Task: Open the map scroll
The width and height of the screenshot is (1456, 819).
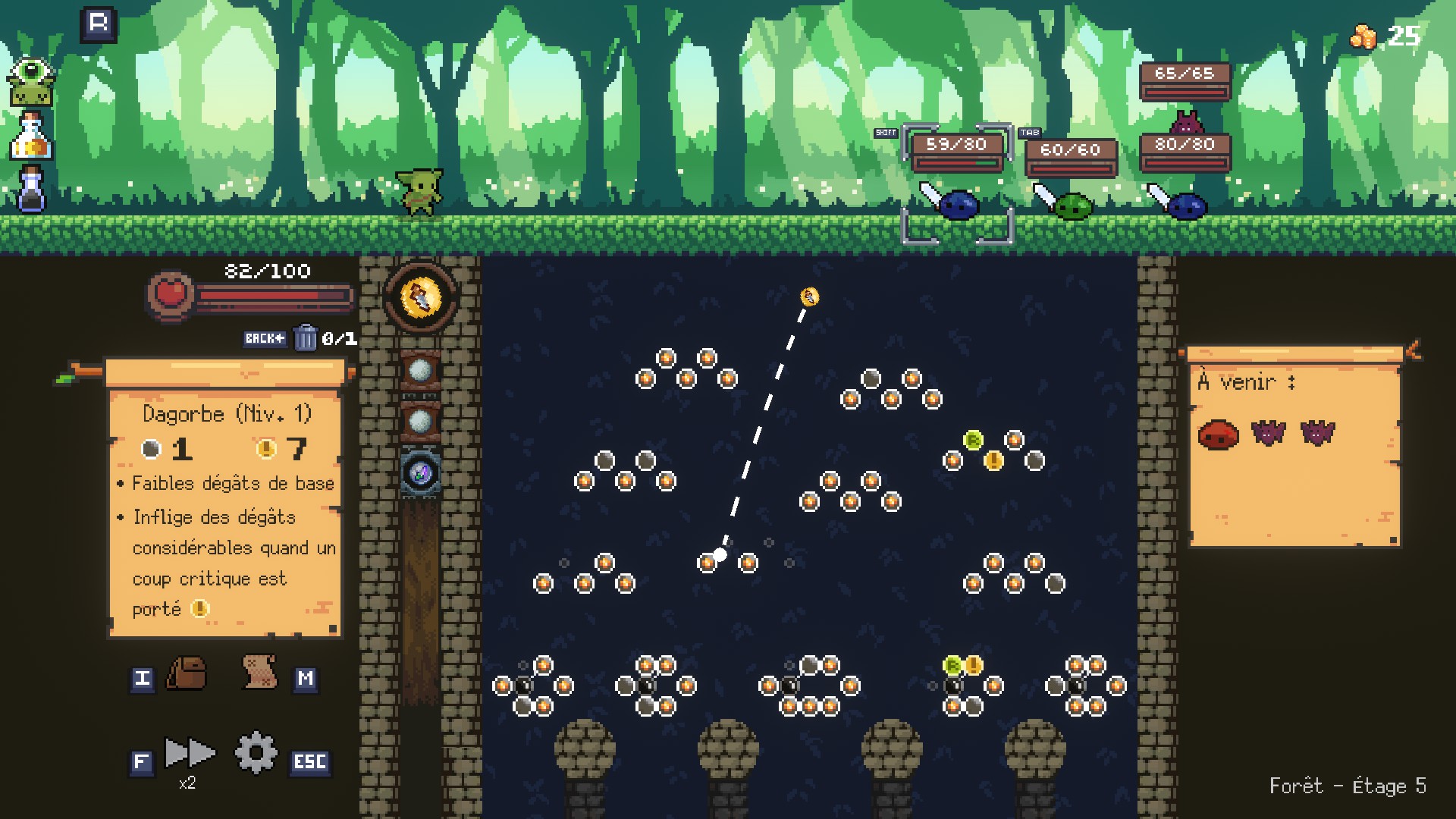Action: (x=259, y=672)
